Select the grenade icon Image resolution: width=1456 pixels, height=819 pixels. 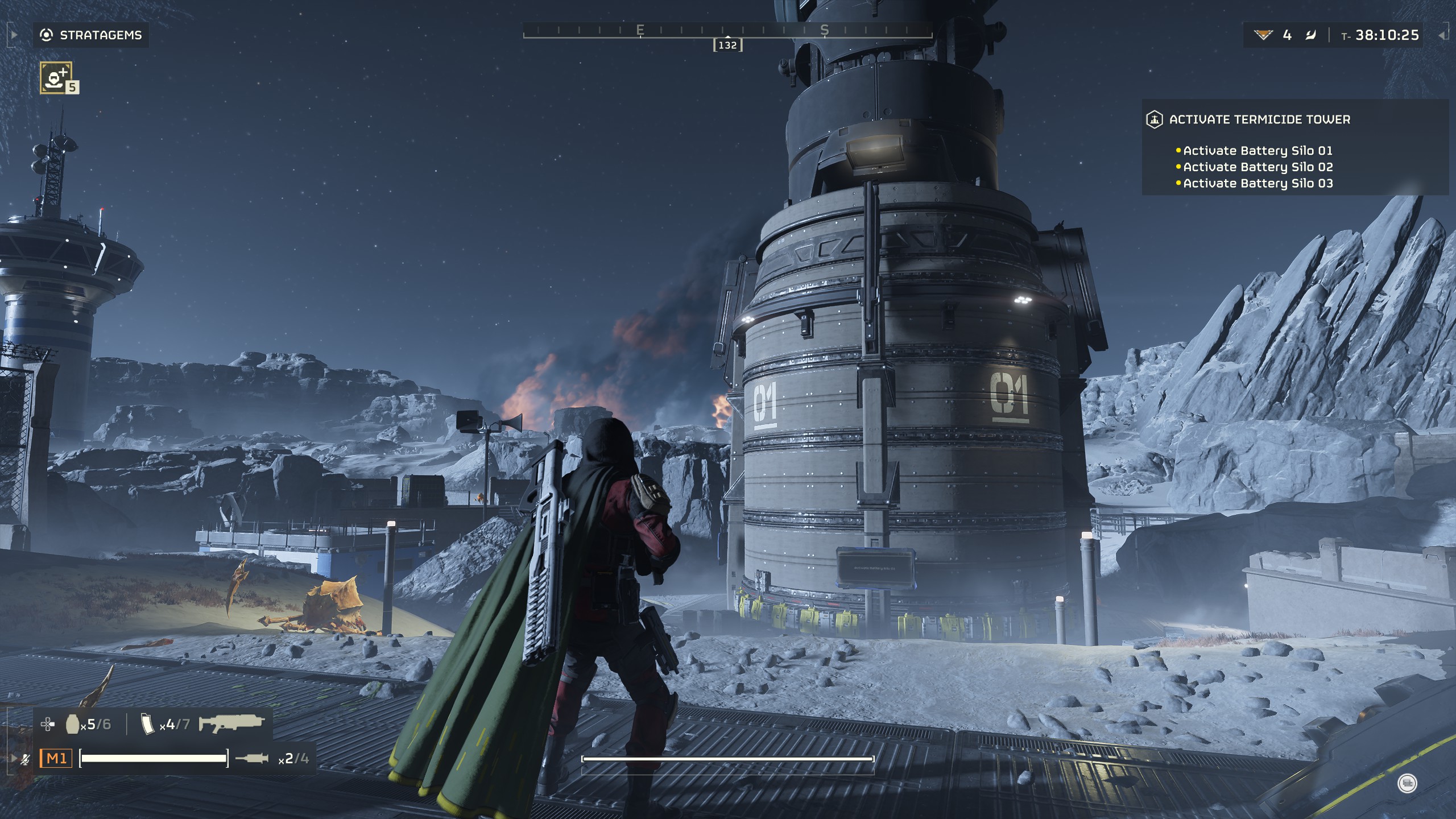[72, 724]
